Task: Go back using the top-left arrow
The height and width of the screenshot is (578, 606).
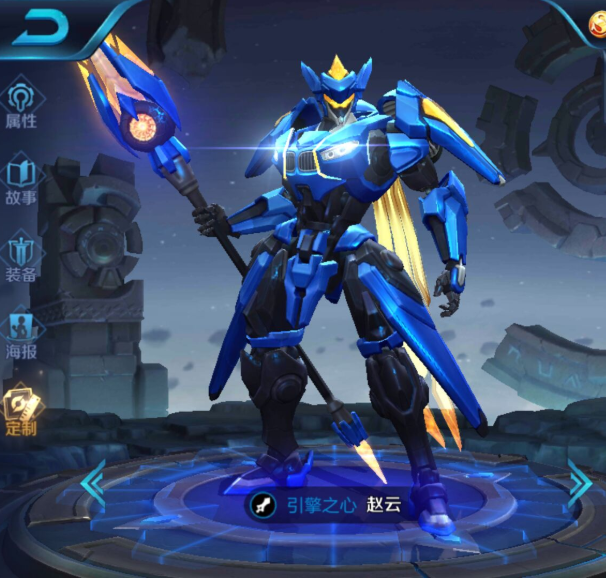Action: click(x=41, y=27)
